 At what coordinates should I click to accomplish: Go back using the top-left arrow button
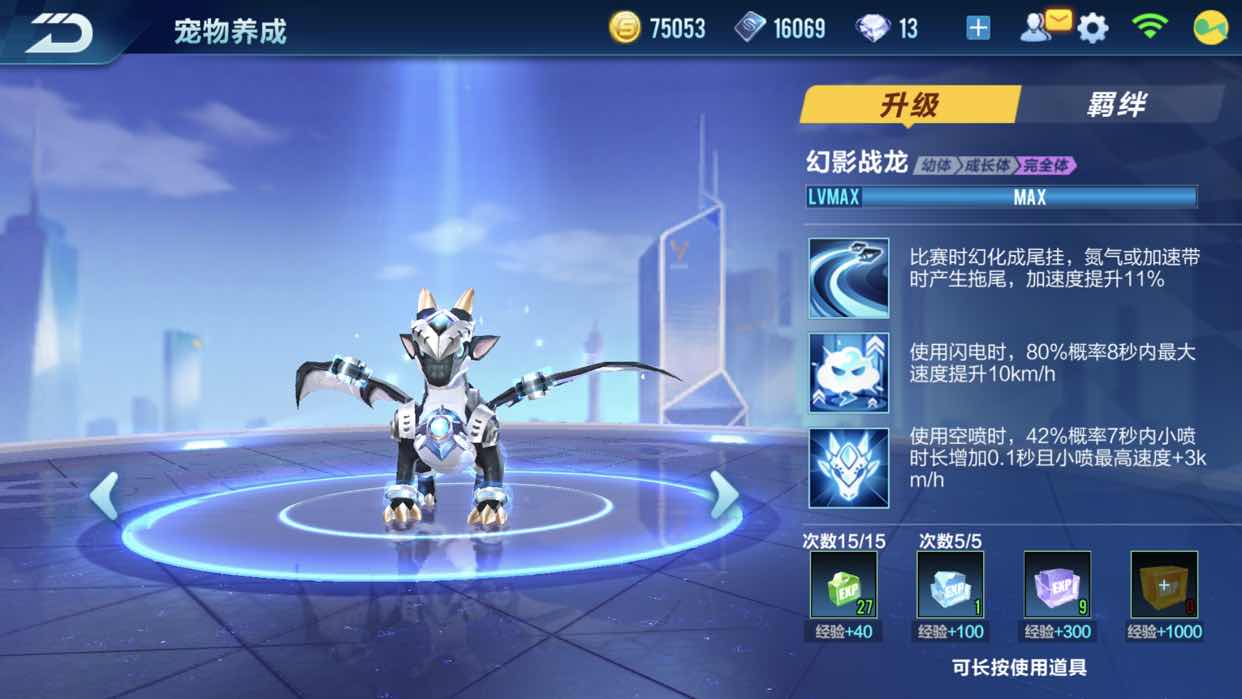[60, 32]
